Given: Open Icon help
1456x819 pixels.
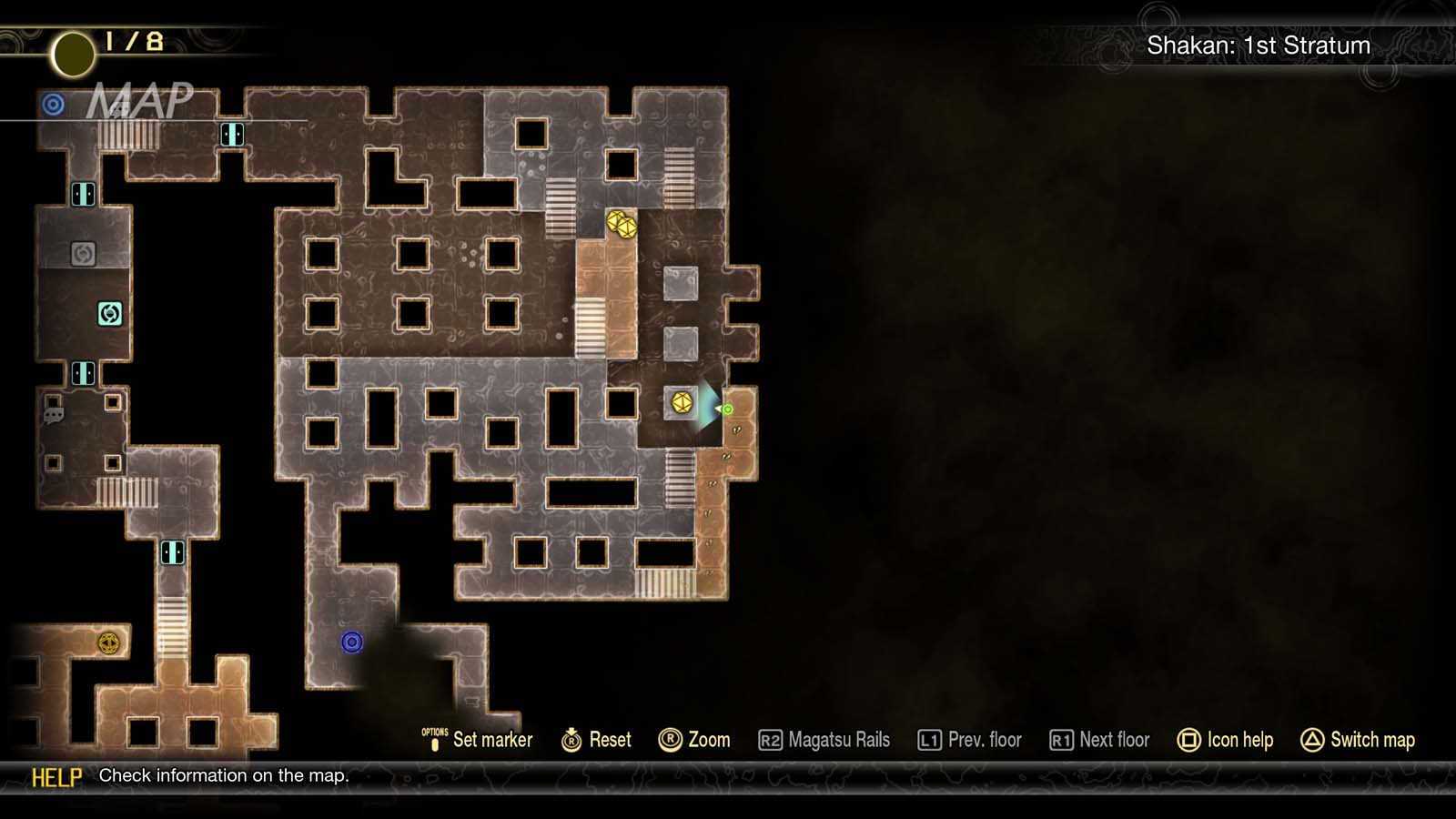Looking at the screenshot, I should click(1227, 740).
